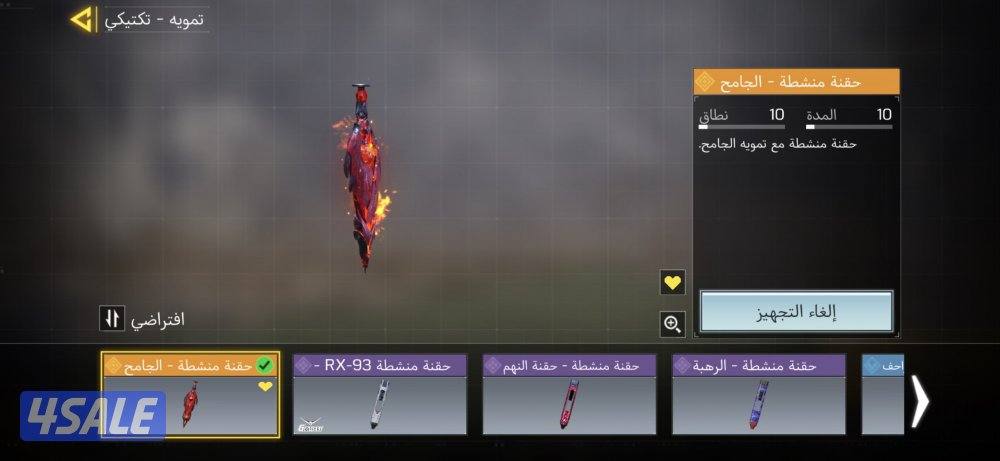Click the افتراضي sort button
1000x461 pixels.
110,319
